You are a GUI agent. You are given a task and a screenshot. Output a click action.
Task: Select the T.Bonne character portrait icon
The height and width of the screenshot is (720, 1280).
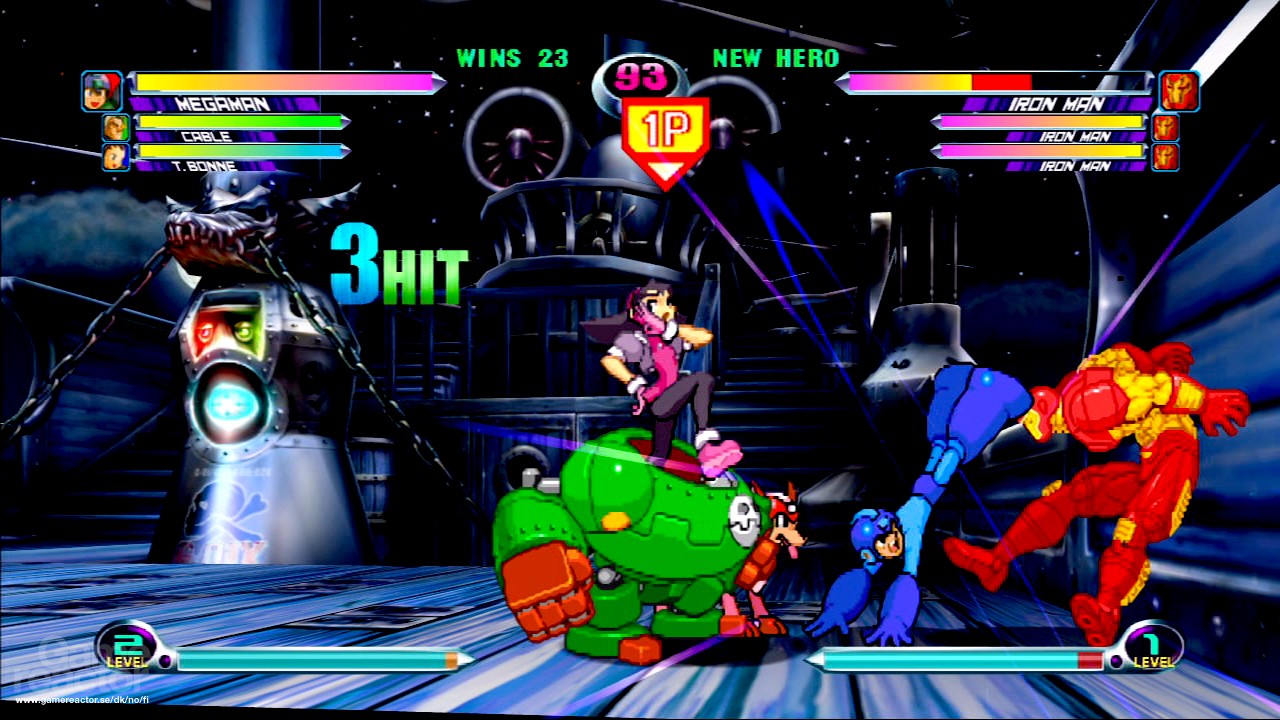click(114, 155)
